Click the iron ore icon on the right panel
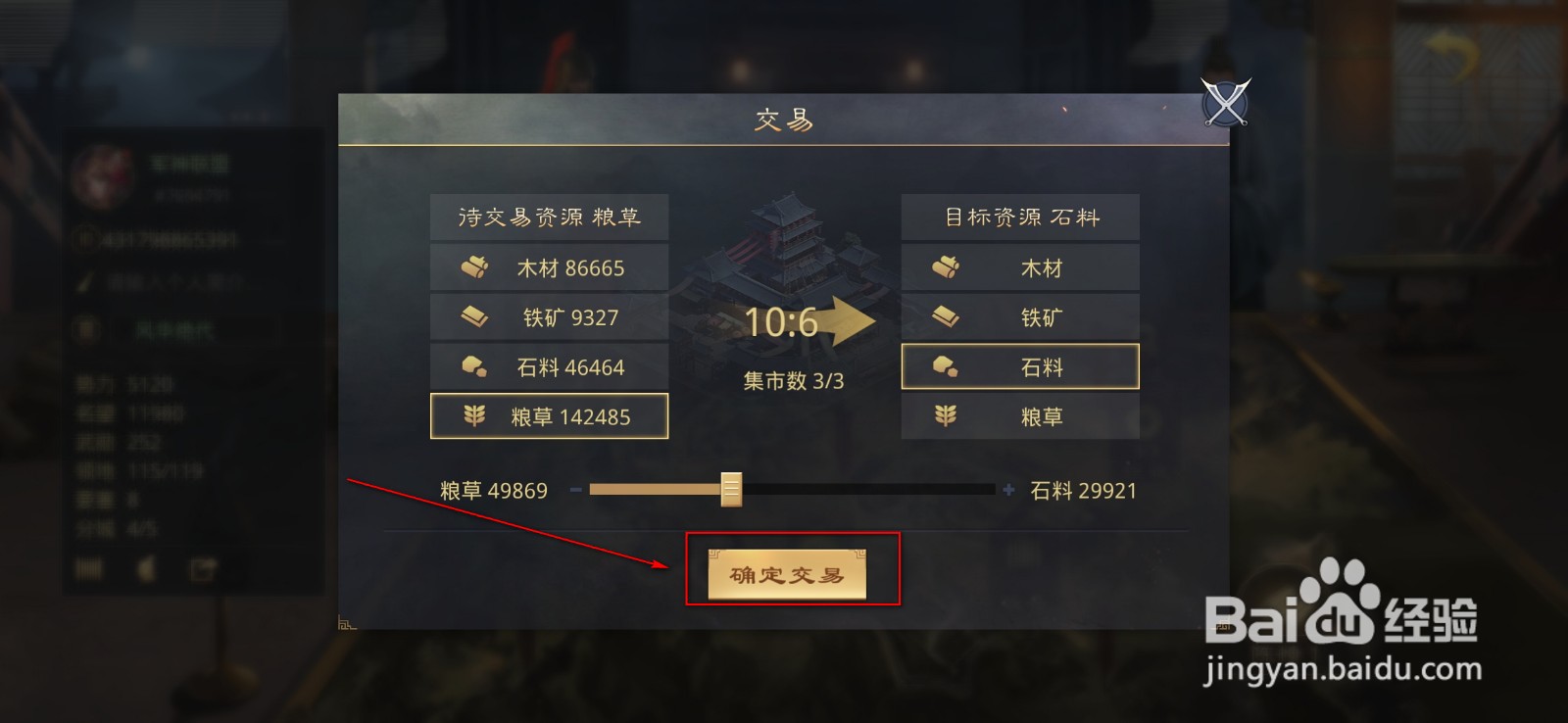Screen dimensions: 1568x723 pyautogui.click(x=948, y=316)
